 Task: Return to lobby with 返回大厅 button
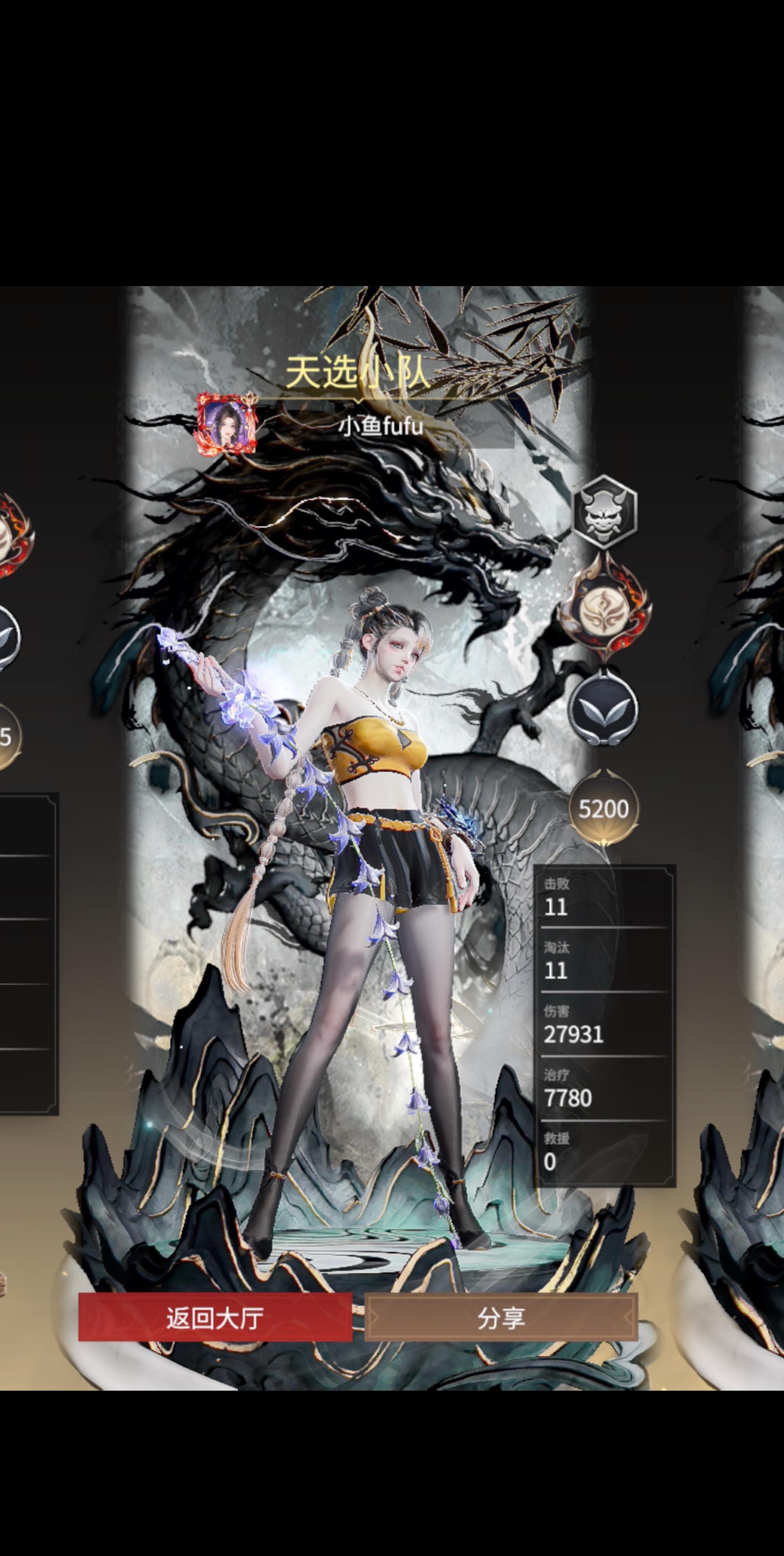point(215,1317)
